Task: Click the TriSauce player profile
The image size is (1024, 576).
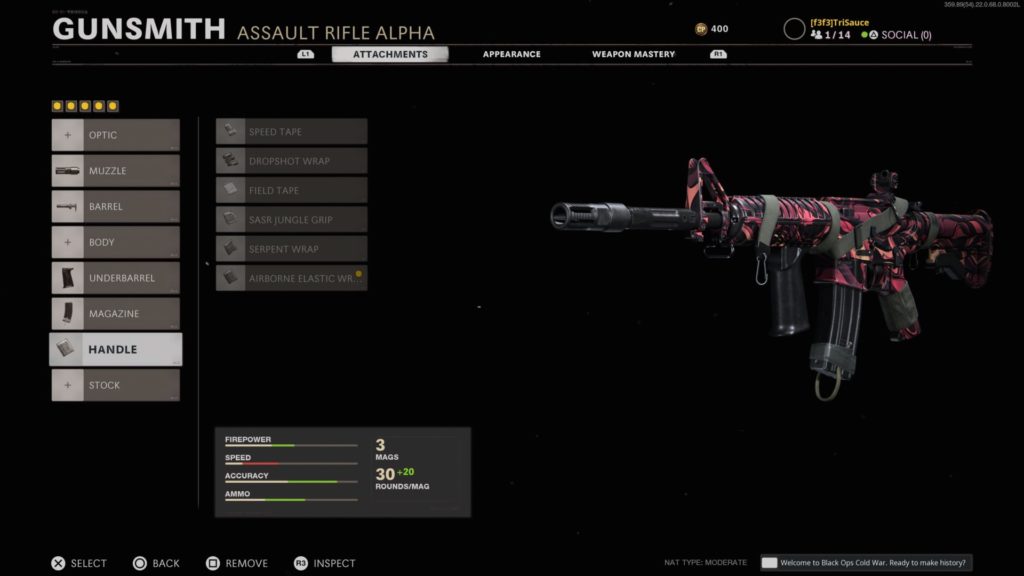Action: (838, 22)
